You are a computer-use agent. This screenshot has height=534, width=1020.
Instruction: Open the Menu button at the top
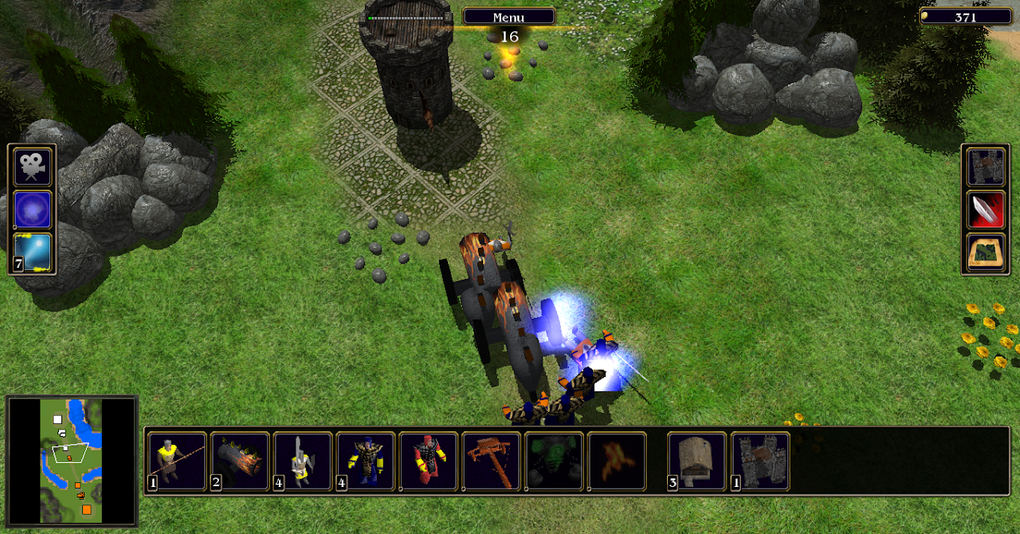click(509, 17)
